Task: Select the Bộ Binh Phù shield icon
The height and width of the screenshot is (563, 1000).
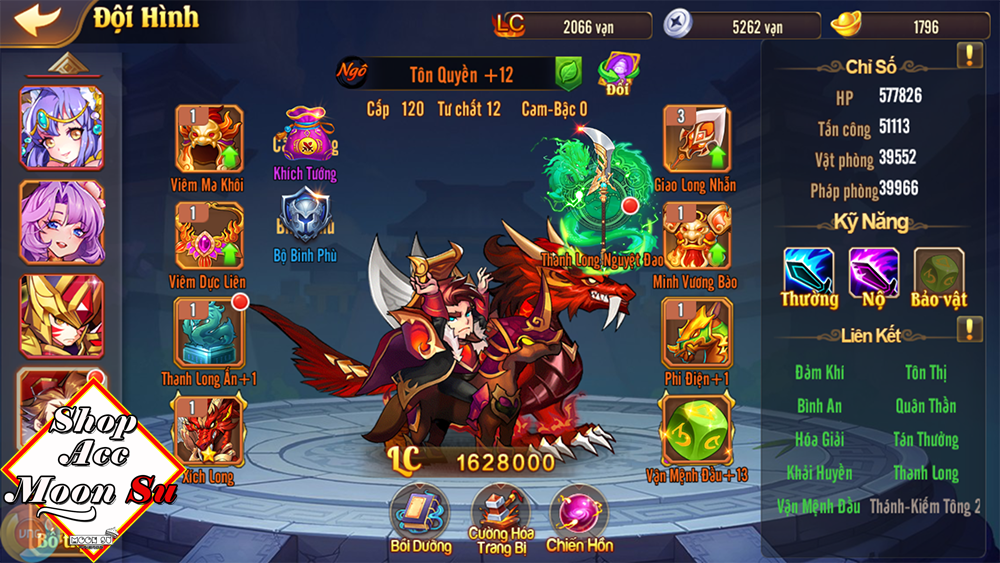Action: 305,217
